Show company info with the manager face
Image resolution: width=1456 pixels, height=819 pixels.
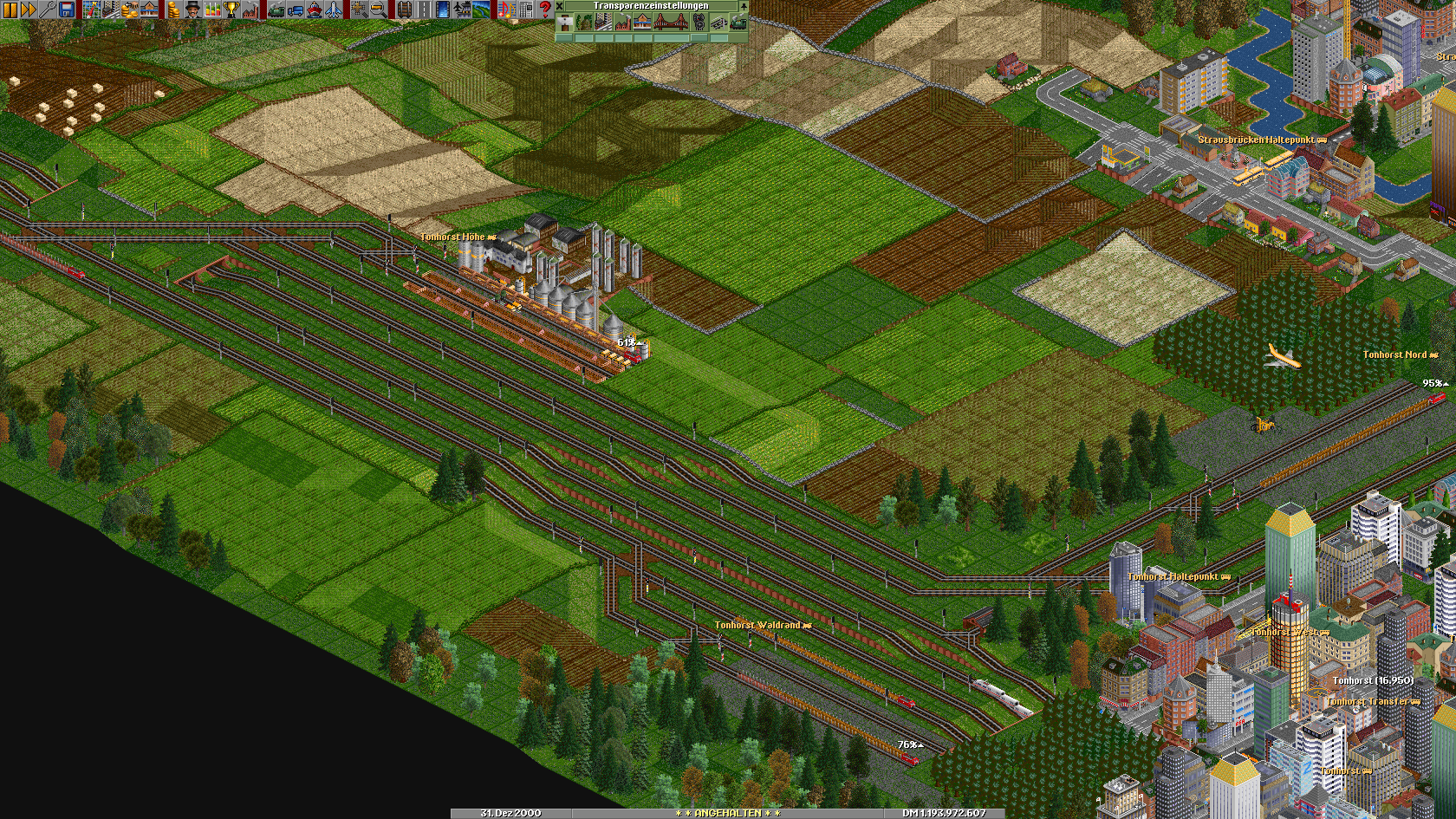(192, 10)
